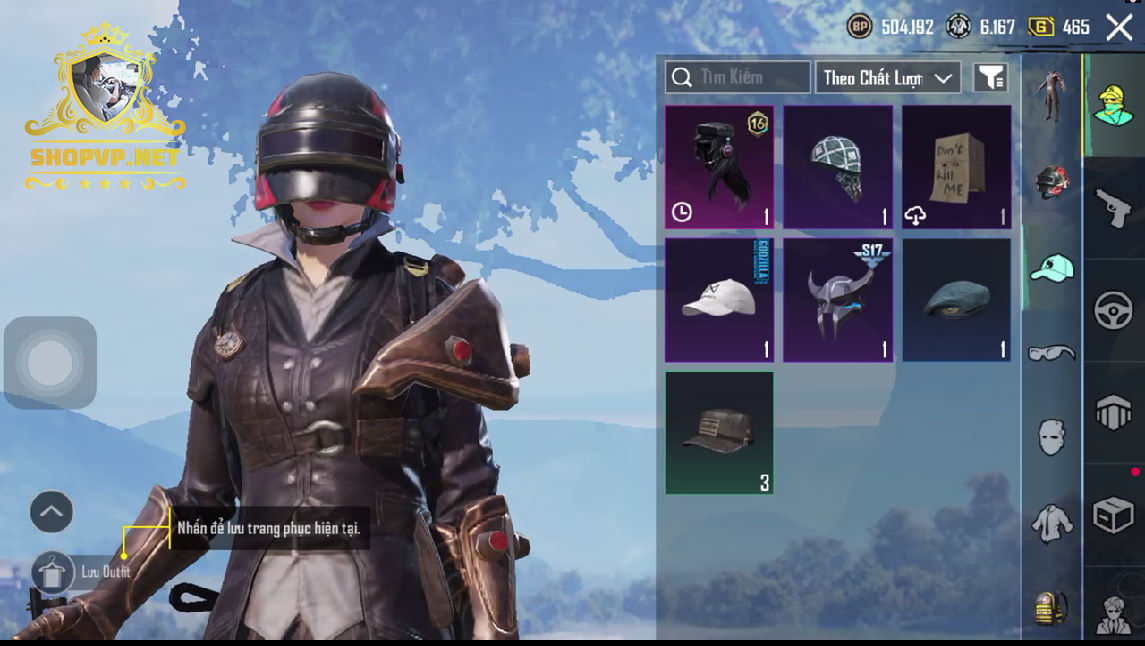The image size is (1145, 646).
Task: Select the S17 horned helmet
Action: point(838,299)
